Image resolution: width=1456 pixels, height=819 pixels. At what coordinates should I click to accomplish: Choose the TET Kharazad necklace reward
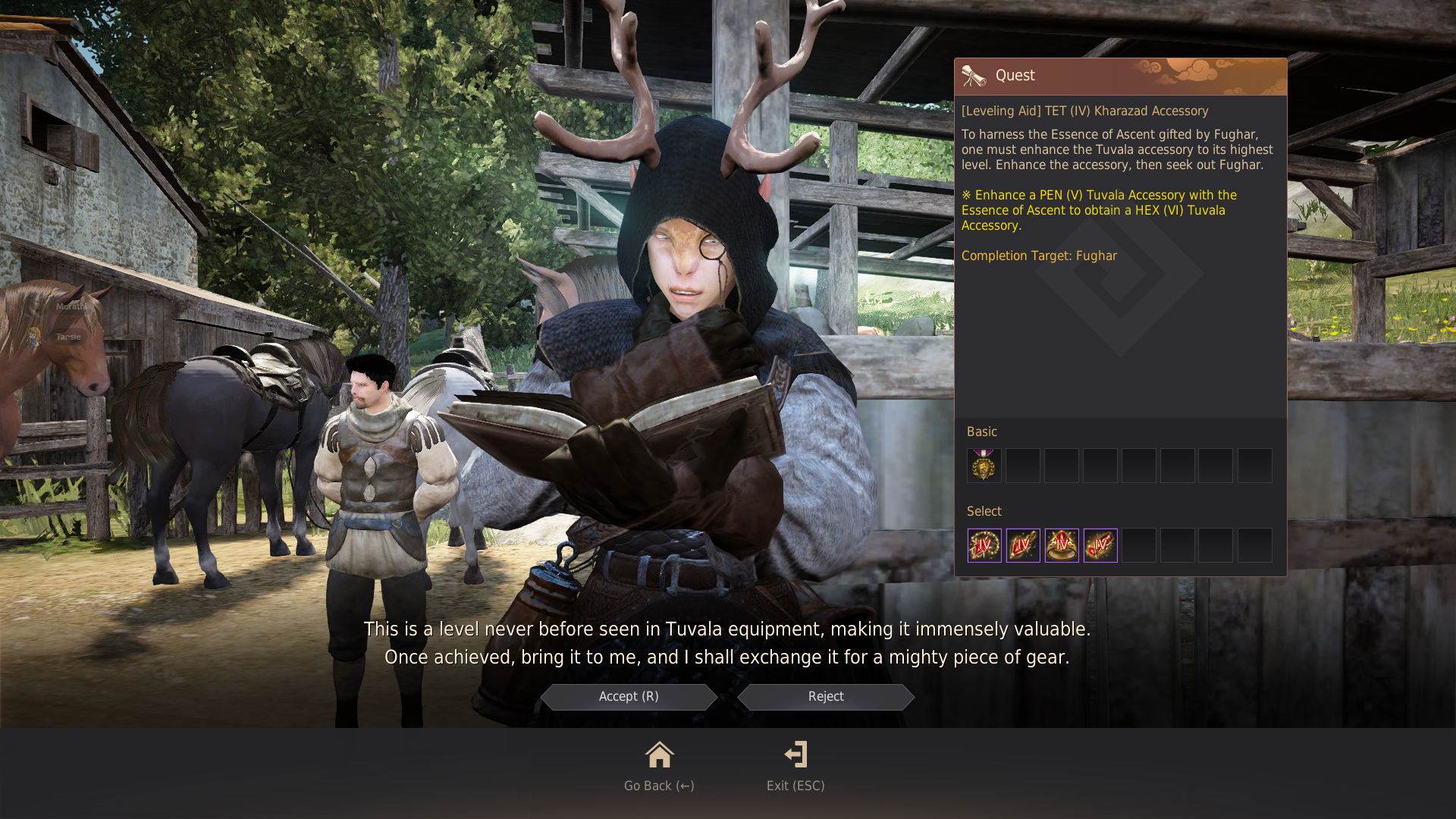(984, 545)
